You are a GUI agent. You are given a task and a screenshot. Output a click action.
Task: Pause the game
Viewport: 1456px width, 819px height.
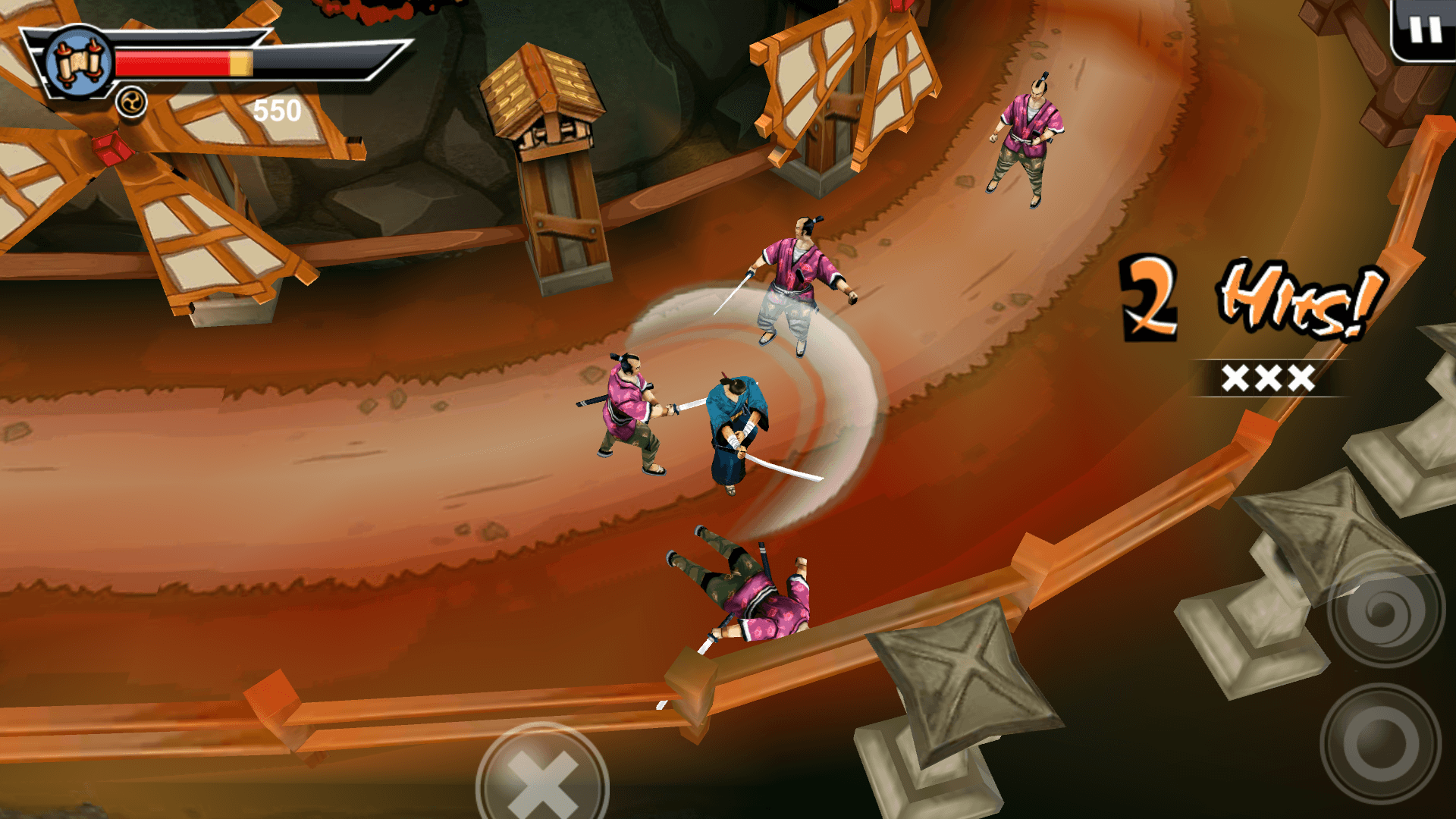[1424, 30]
